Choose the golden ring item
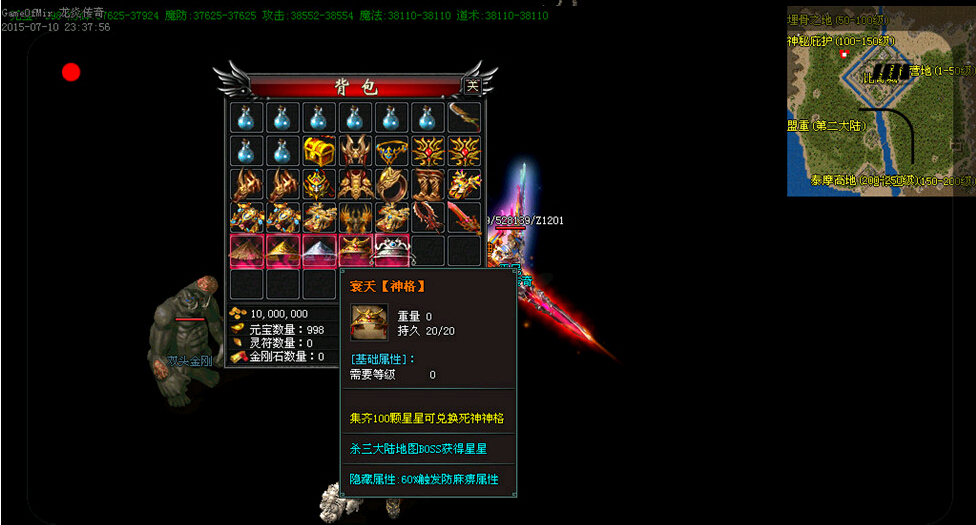Screen dimensions: 976x525 391,184
